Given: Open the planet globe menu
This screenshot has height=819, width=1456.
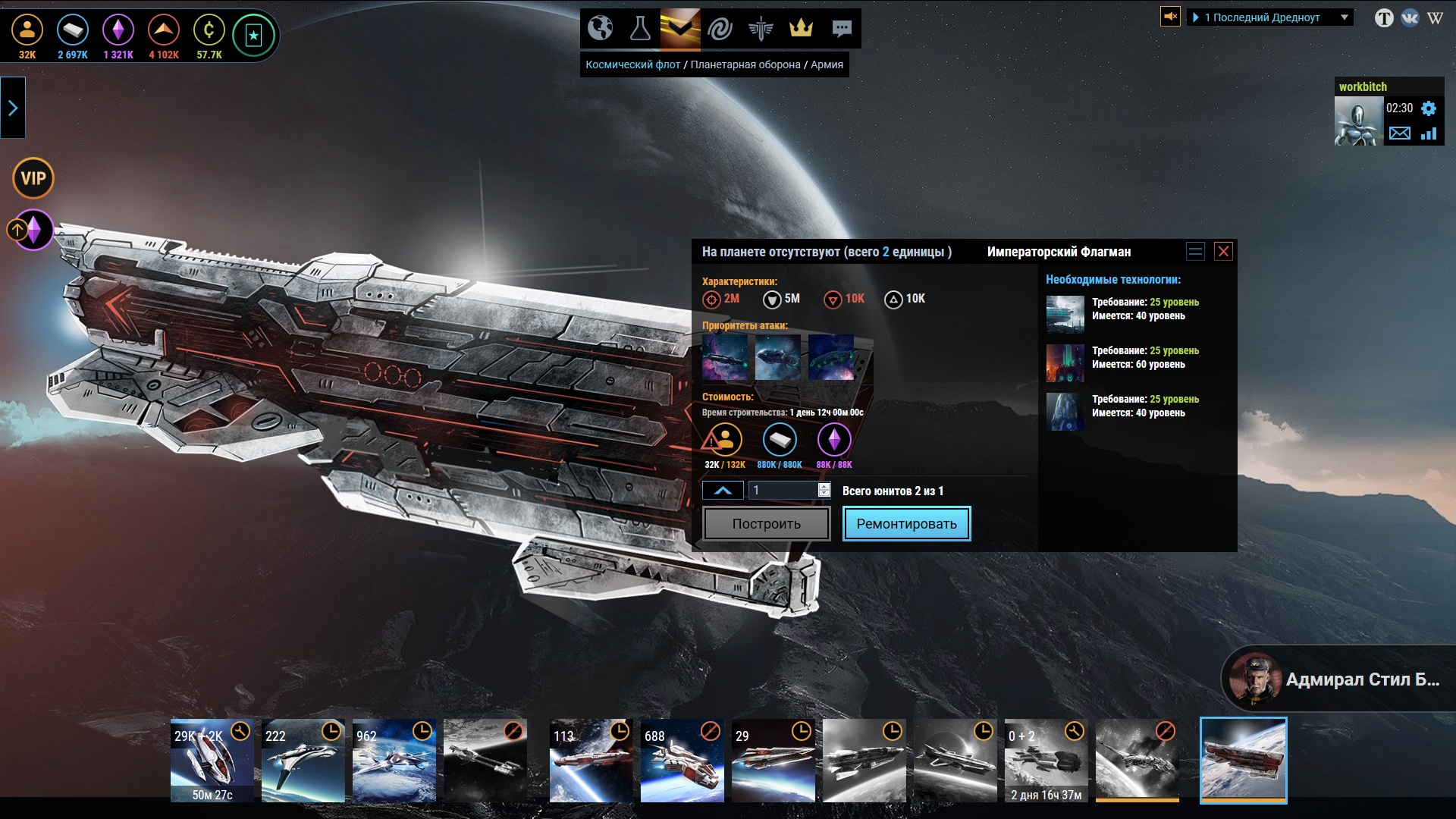Looking at the screenshot, I should 601,28.
